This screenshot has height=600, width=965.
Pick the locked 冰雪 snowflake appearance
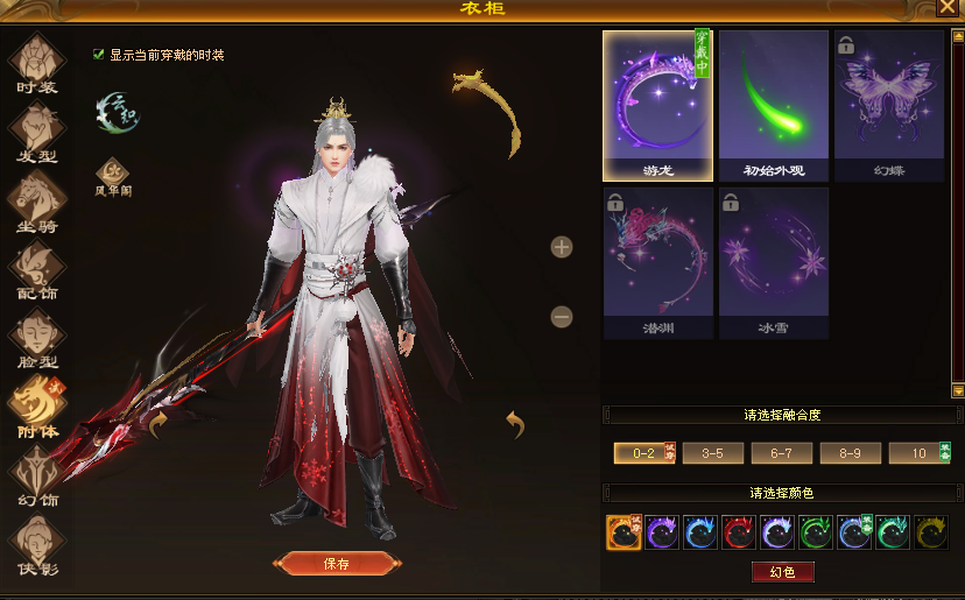(773, 262)
